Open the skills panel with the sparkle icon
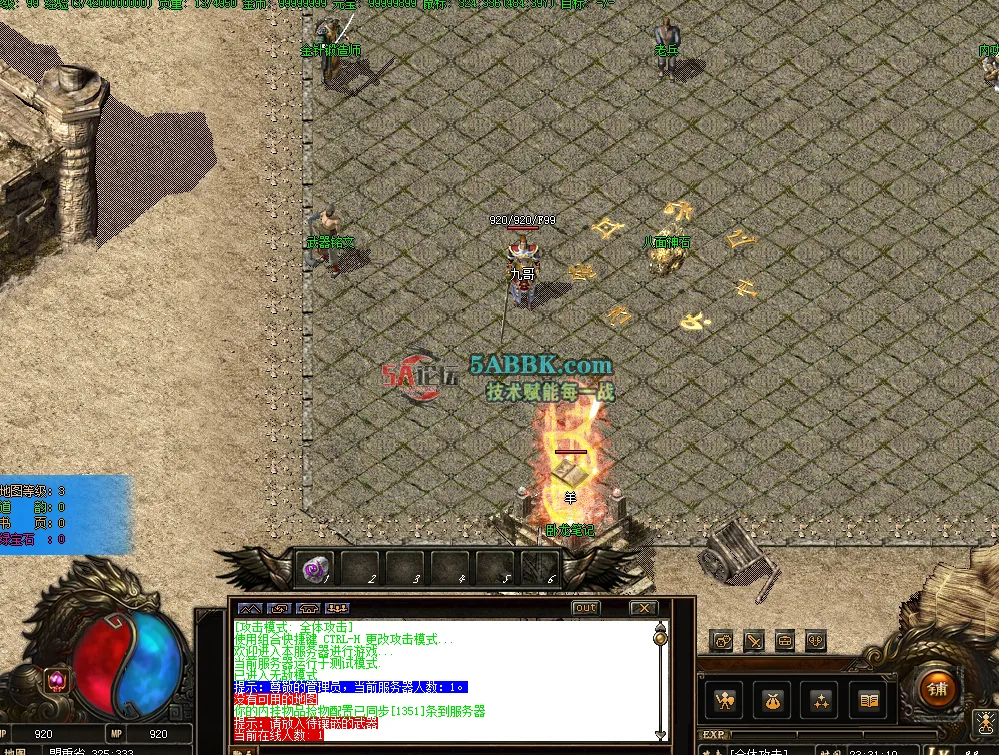The image size is (999, 755). pos(821,701)
